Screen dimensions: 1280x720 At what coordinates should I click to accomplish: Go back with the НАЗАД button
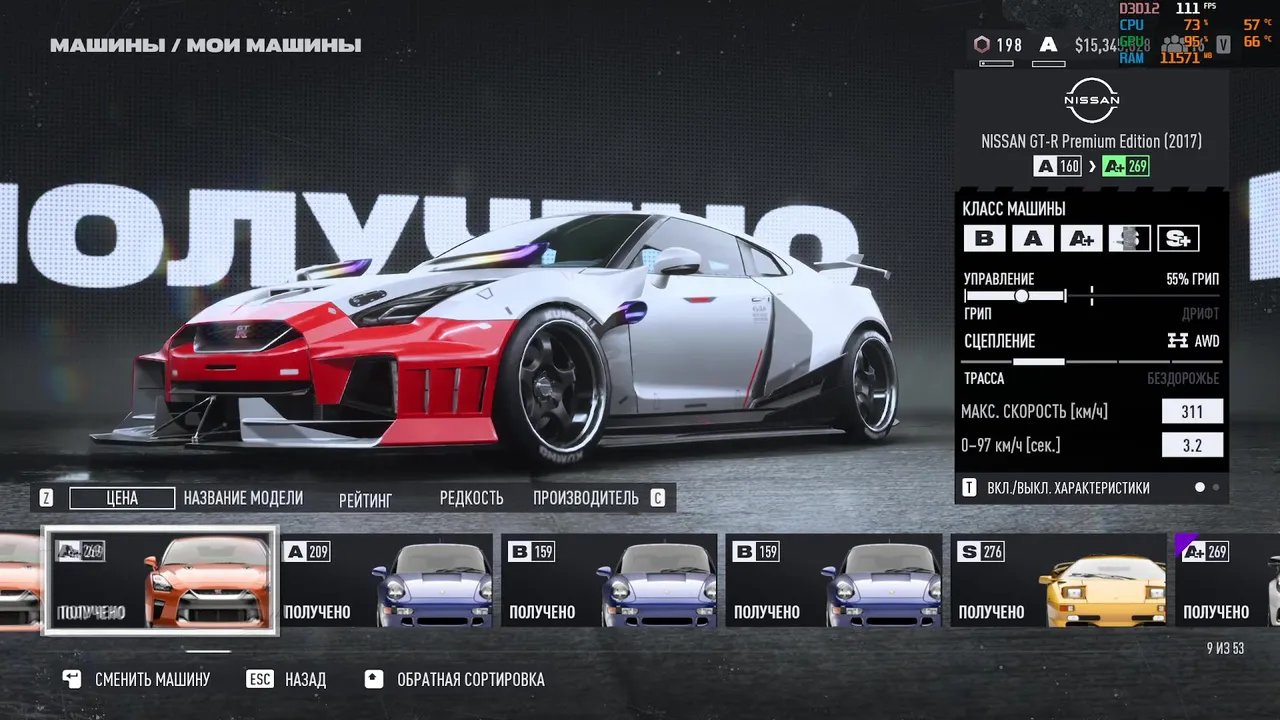[288, 680]
